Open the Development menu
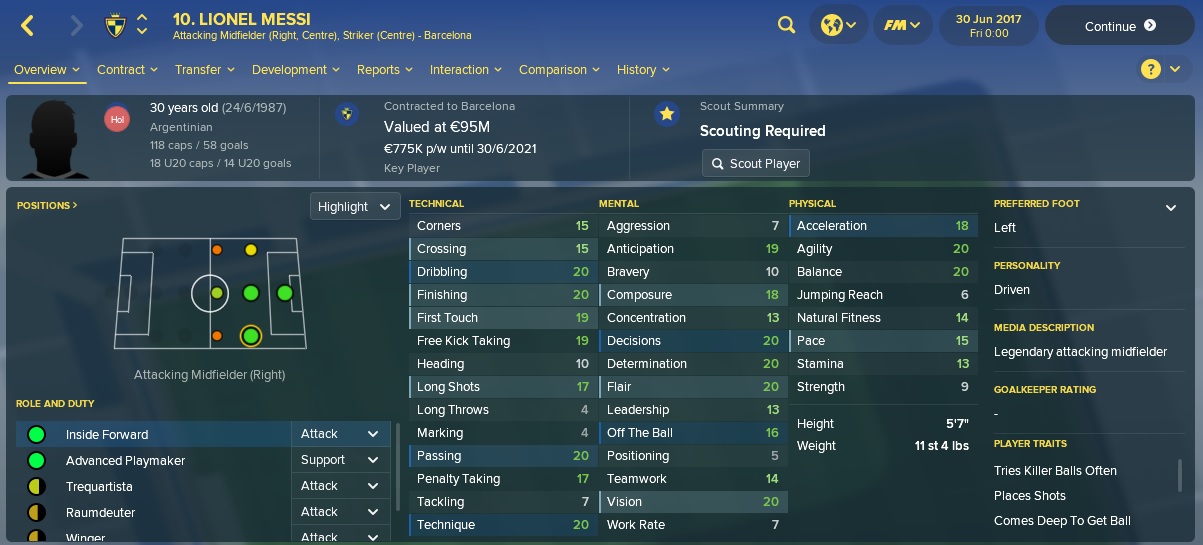This screenshot has height=545, width=1203. 295,70
